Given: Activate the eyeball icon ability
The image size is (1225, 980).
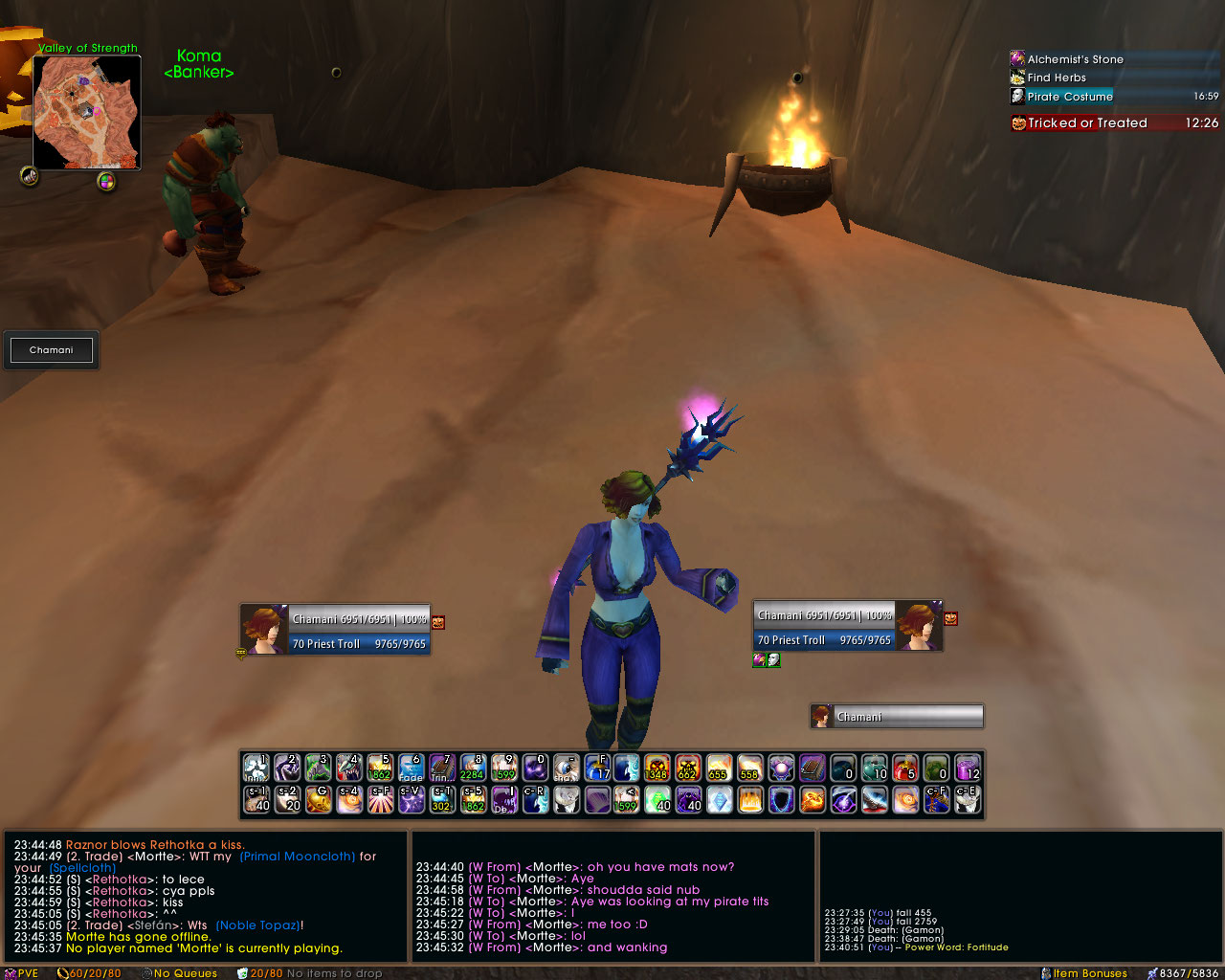Looking at the screenshot, I should coord(567,768).
